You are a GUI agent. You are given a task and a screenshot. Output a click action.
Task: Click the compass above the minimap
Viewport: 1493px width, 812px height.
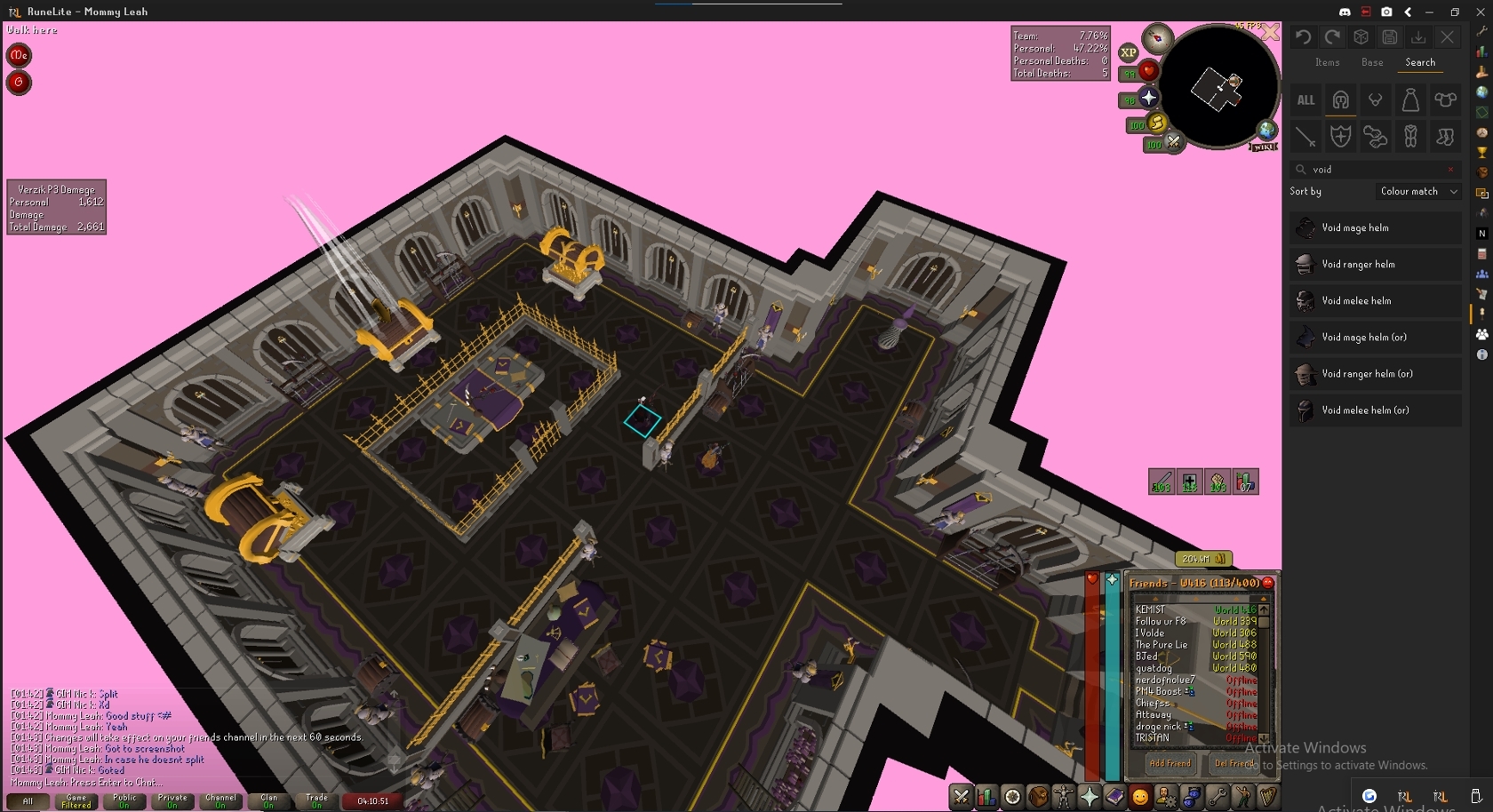pyautogui.click(x=1157, y=38)
